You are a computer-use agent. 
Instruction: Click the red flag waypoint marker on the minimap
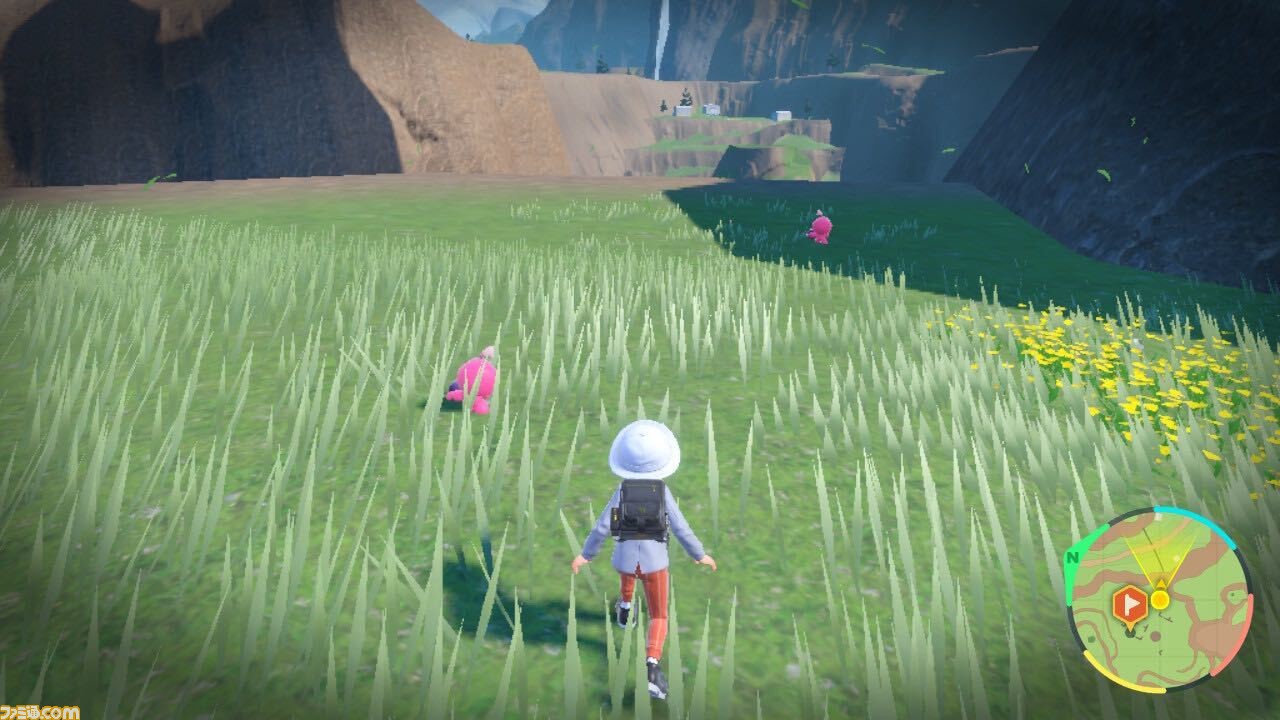pos(1130,602)
